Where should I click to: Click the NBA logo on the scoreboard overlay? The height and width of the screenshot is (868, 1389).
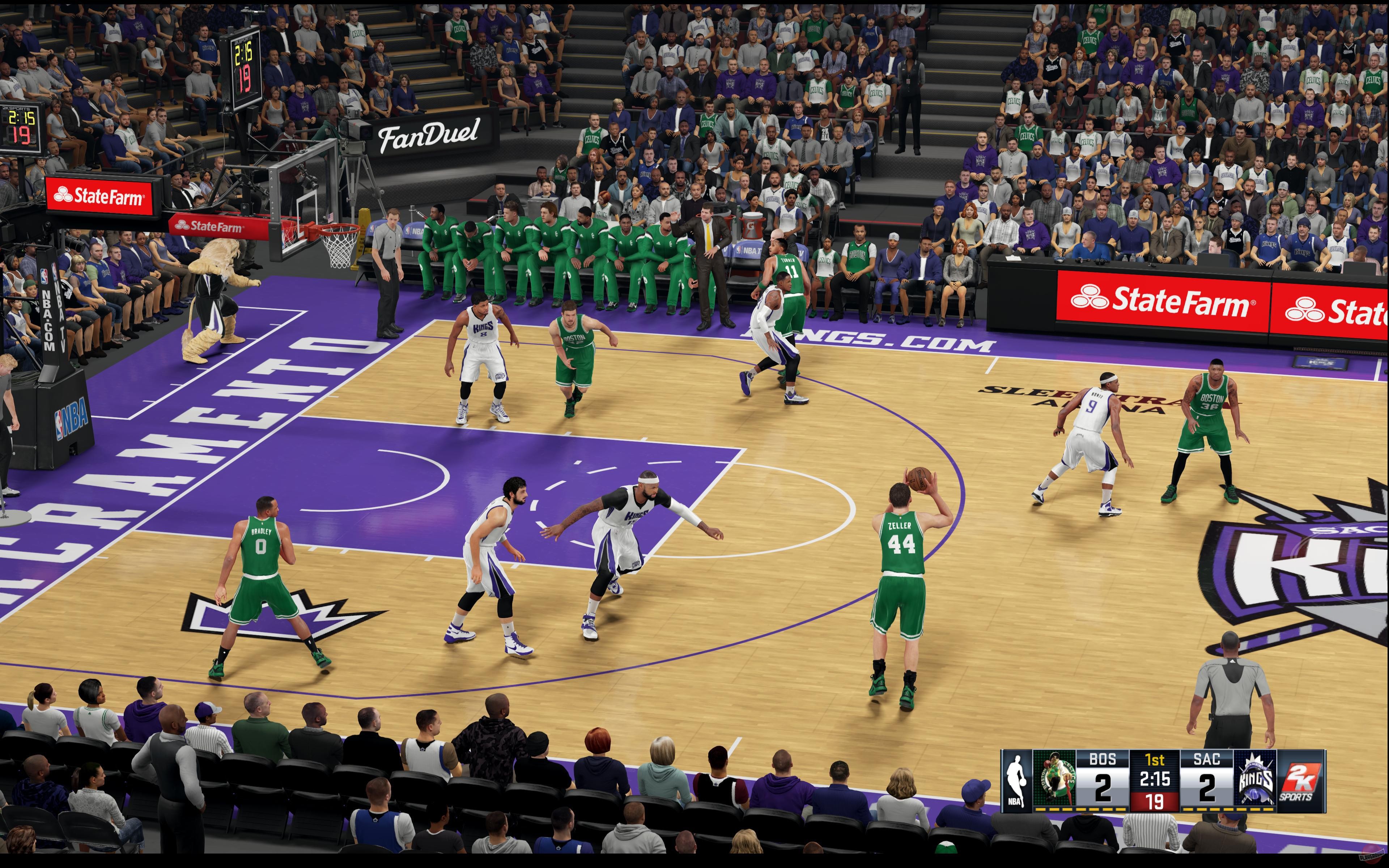tap(1018, 779)
